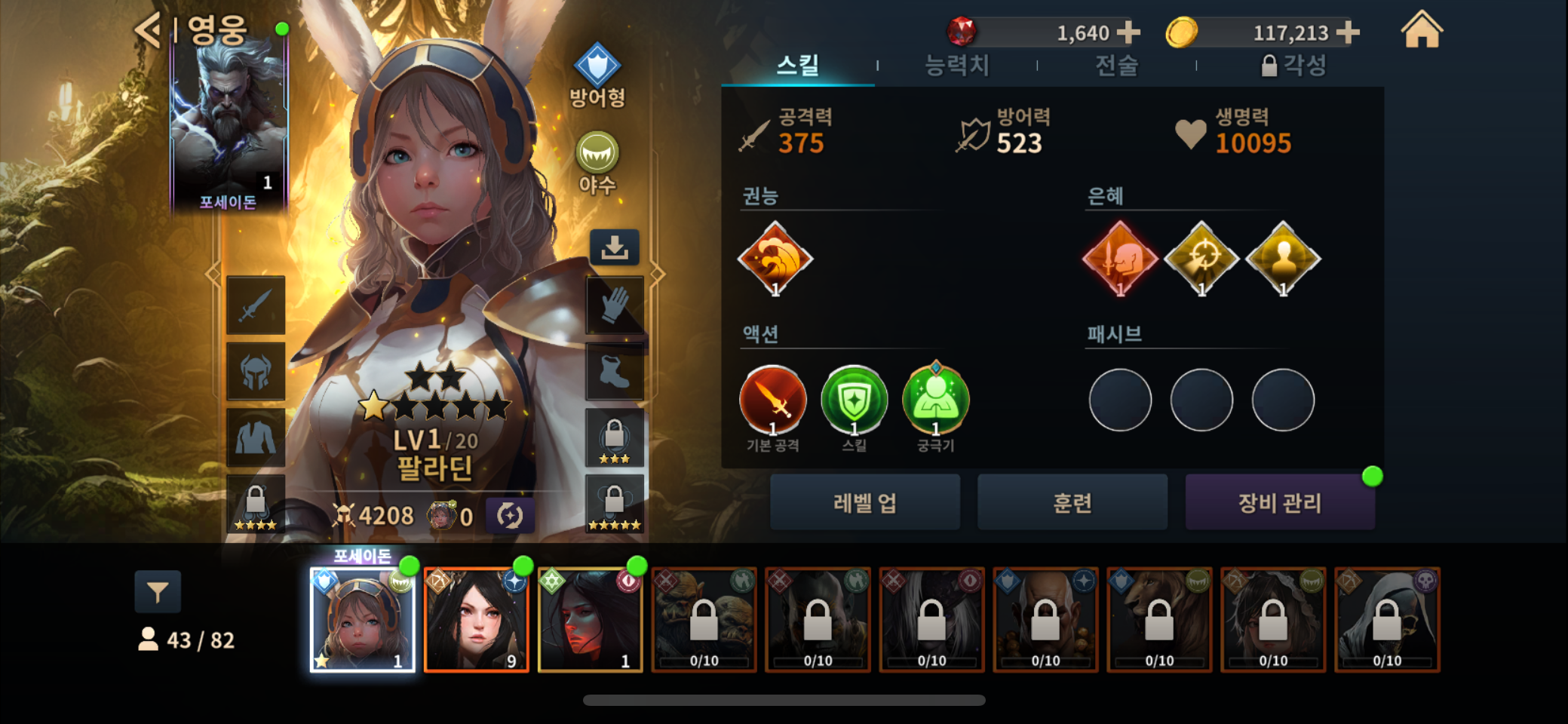Go back using the arrow beside 영웅

click(x=148, y=30)
